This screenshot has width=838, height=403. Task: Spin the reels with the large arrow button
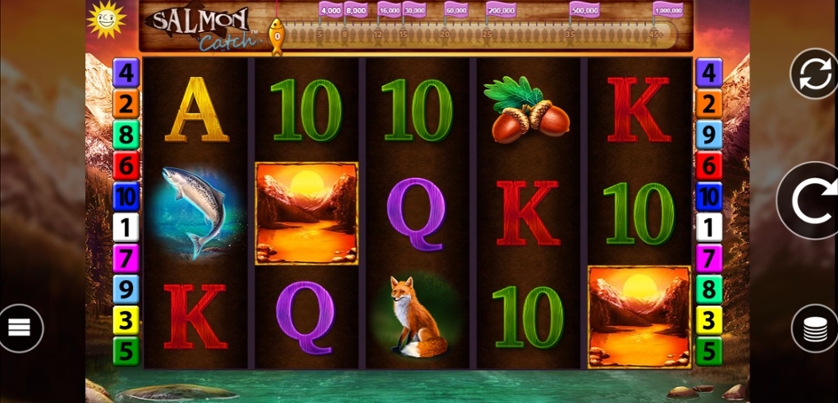click(811, 201)
